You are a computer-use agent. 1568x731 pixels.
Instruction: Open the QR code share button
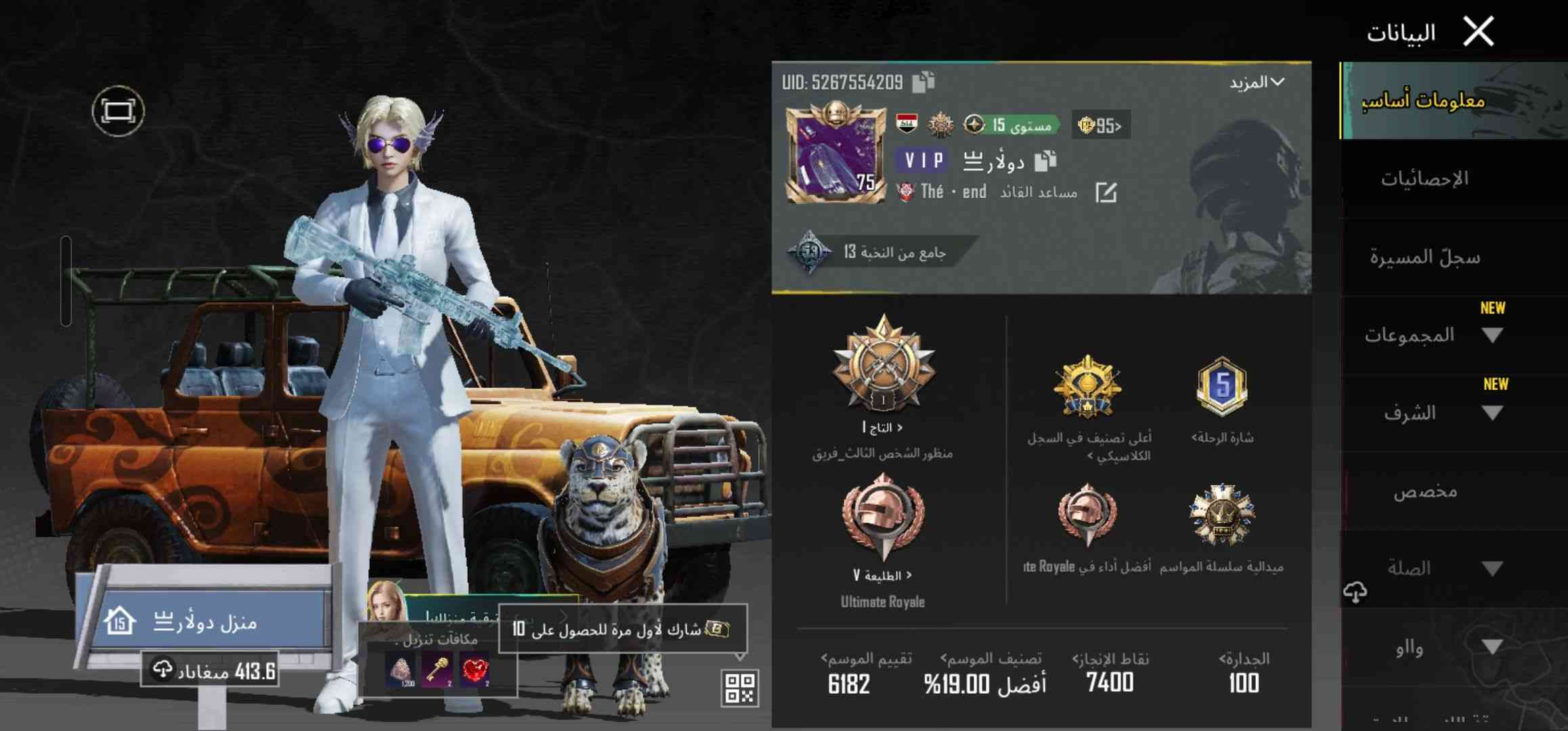739,688
